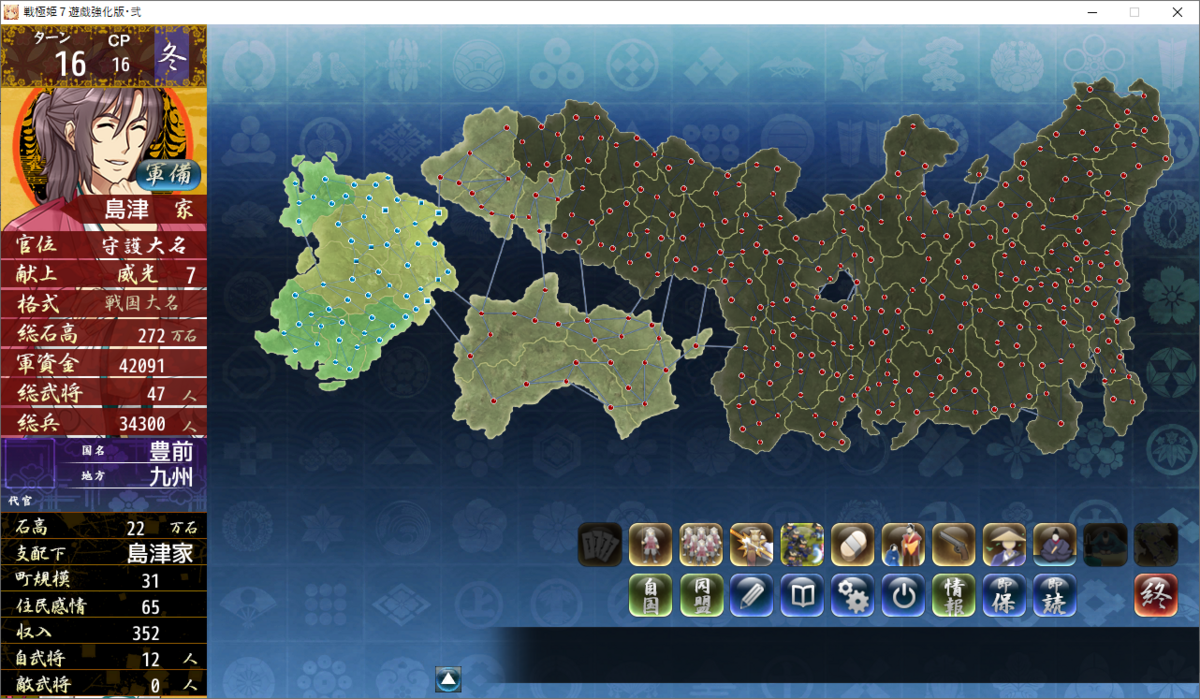Open the 自国 own-territory button
The width and height of the screenshot is (1200, 699).
650,595
